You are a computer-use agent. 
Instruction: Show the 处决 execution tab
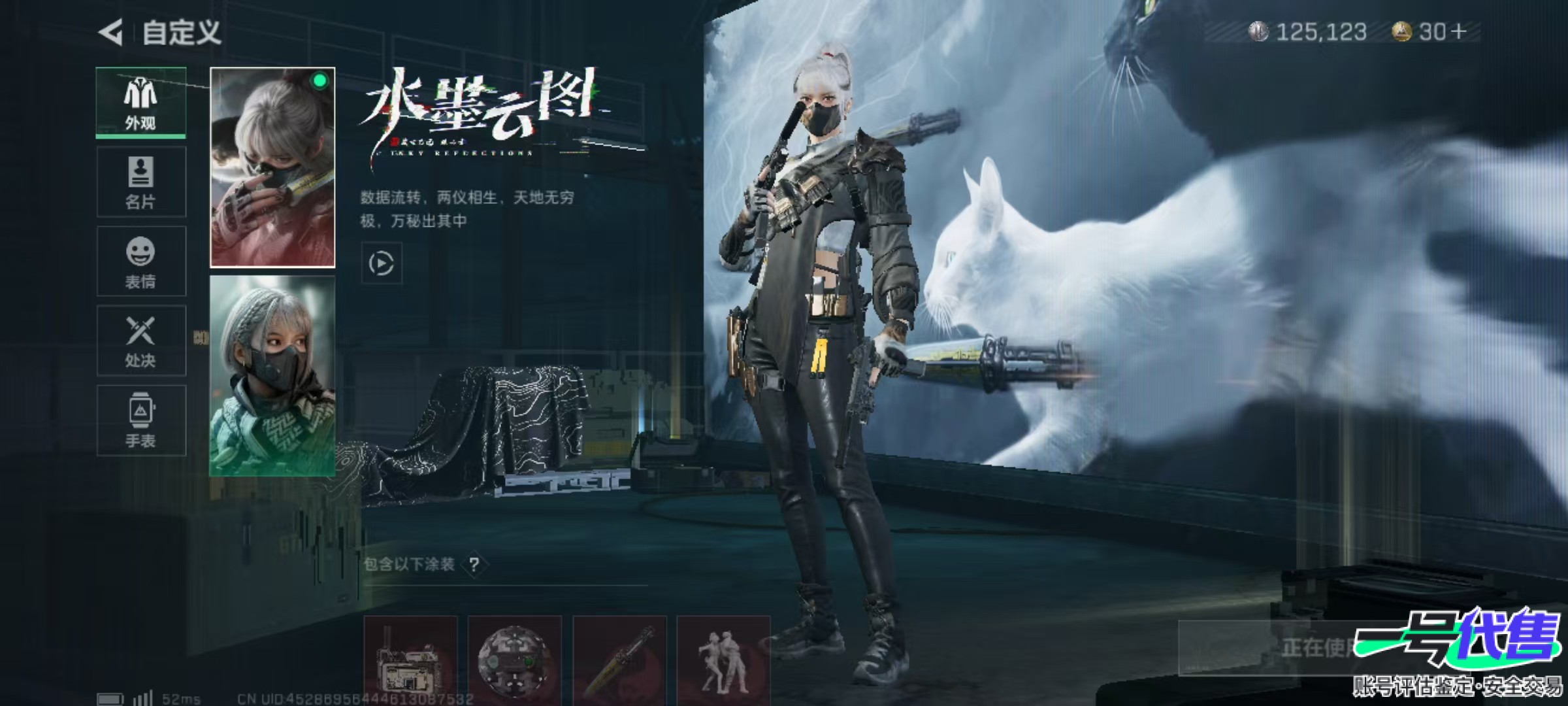click(140, 341)
